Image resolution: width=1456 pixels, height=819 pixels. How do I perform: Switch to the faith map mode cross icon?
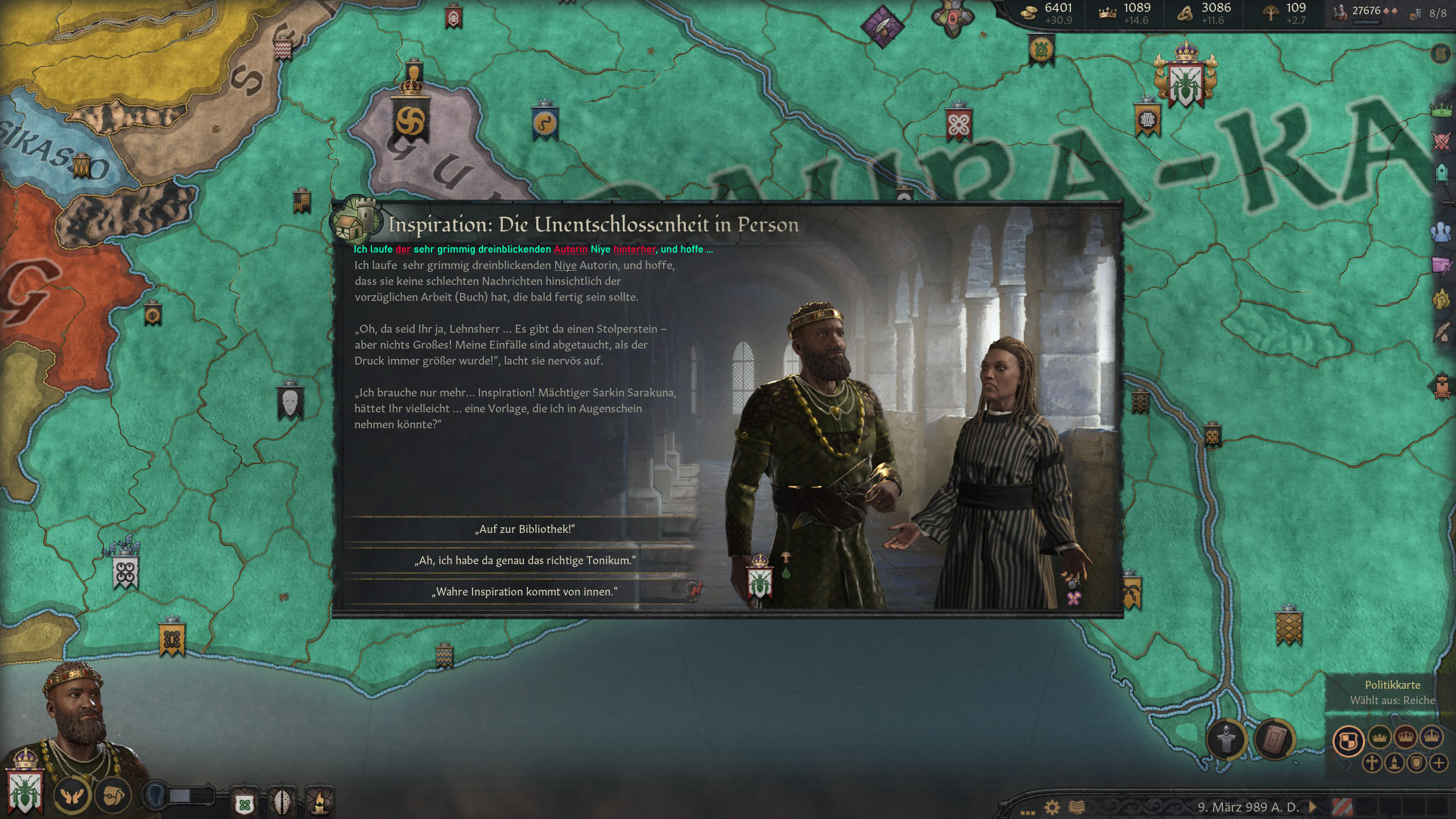1372,764
